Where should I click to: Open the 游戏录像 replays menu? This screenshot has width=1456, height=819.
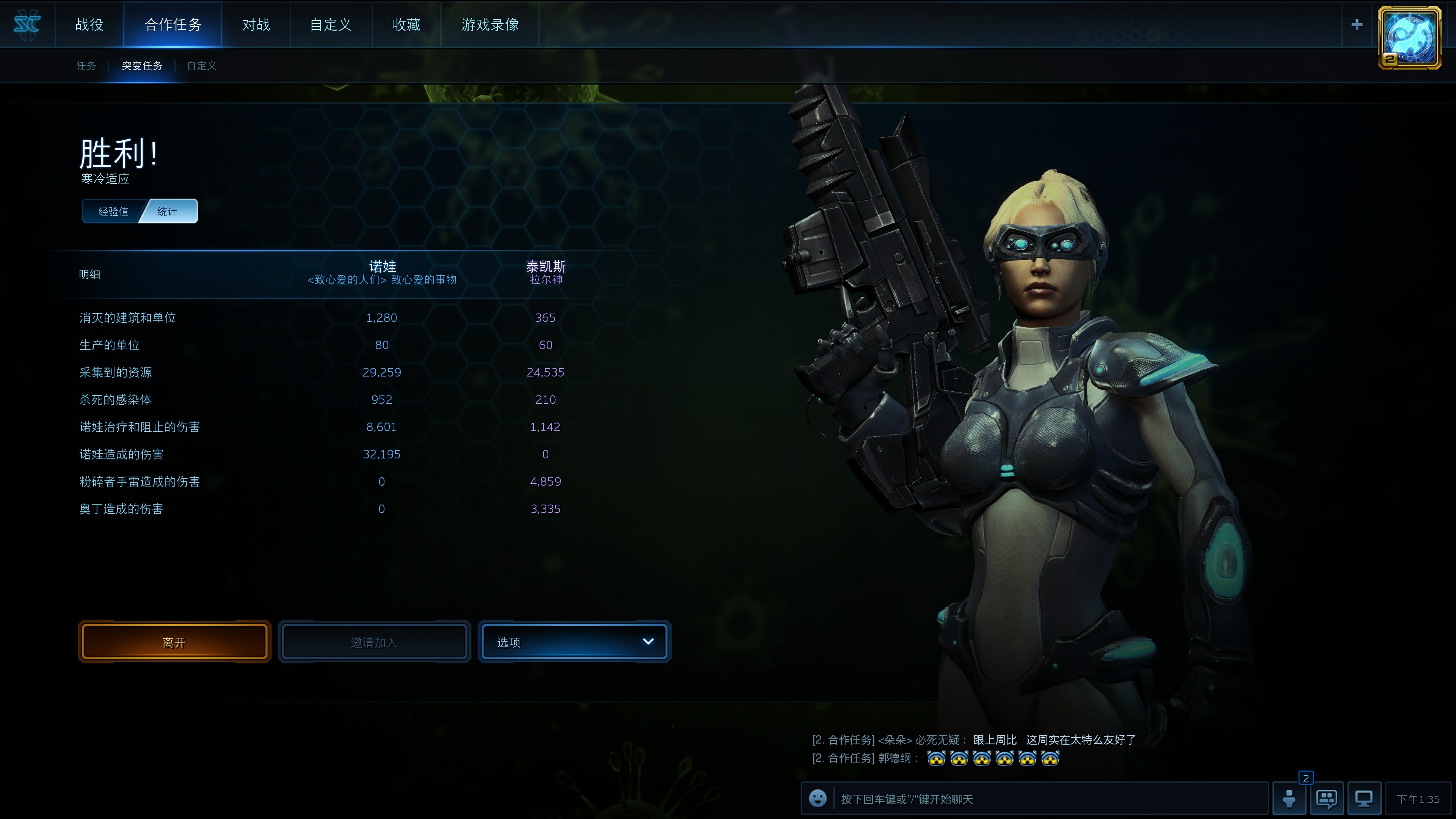pyautogui.click(x=490, y=24)
